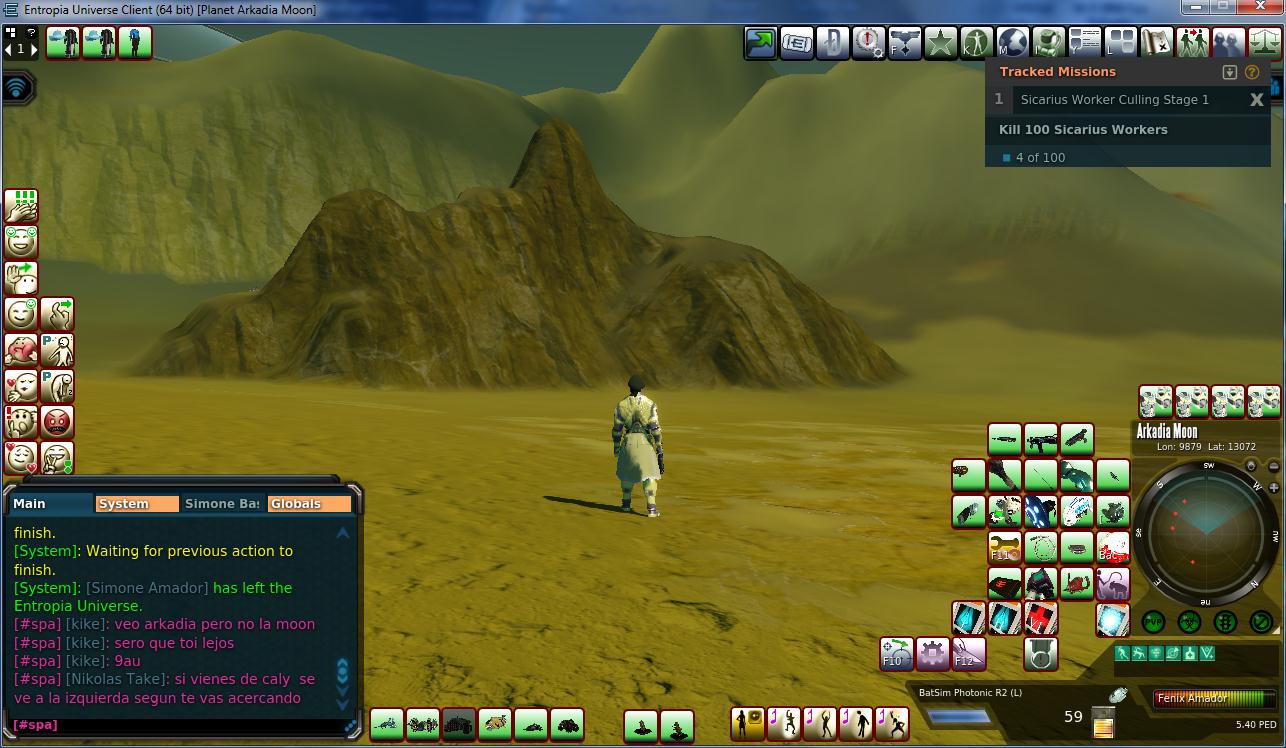Activate the angry red face emote
This screenshot has height=748, width=1286.
[58, 421]
